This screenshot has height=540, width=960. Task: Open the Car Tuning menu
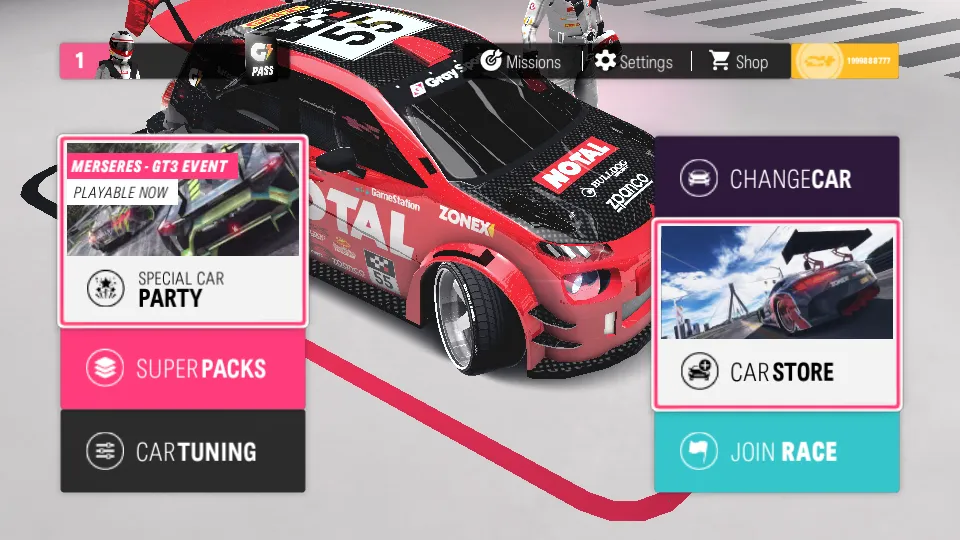point(183,451)
